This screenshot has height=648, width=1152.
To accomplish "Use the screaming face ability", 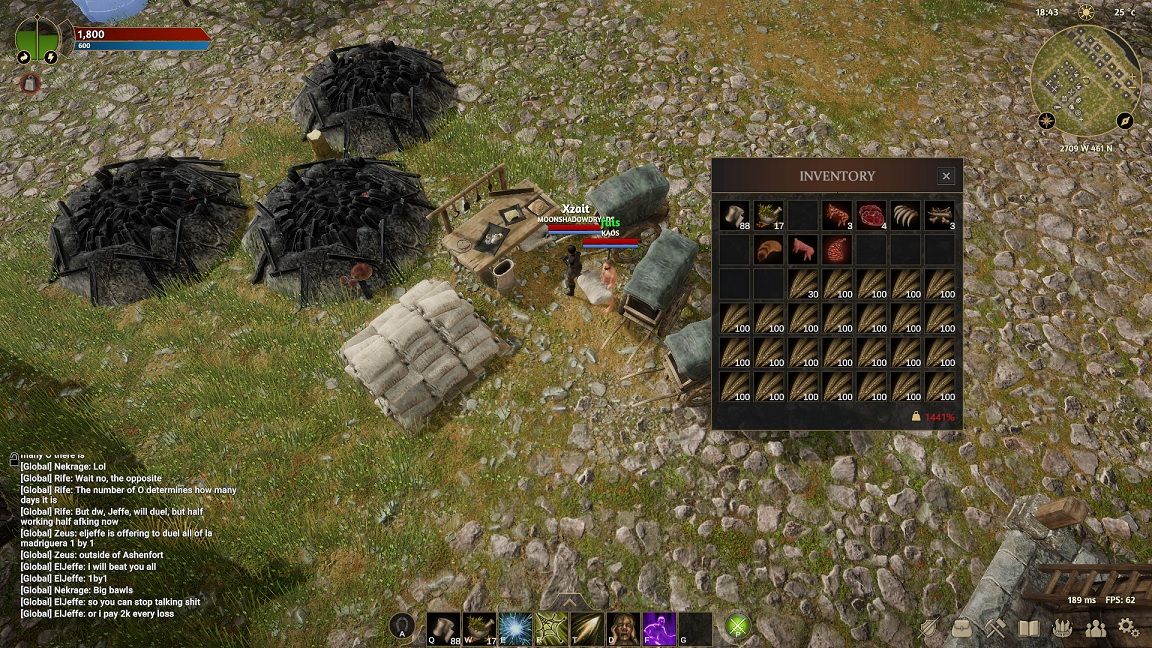I will pyautogui.click(x=623, y=628).
